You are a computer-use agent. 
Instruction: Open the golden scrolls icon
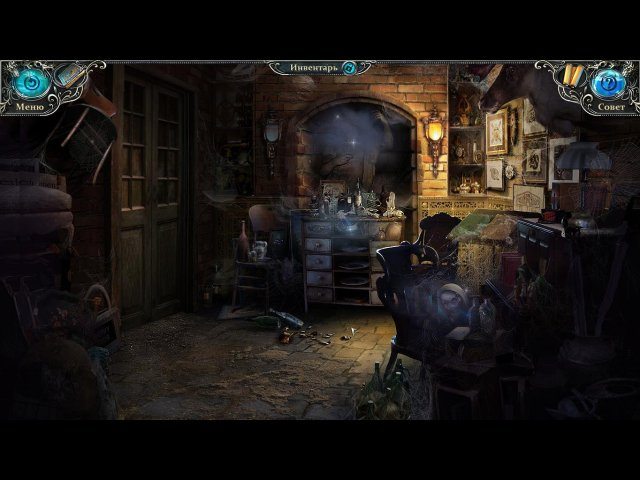[x=572, y=75]
